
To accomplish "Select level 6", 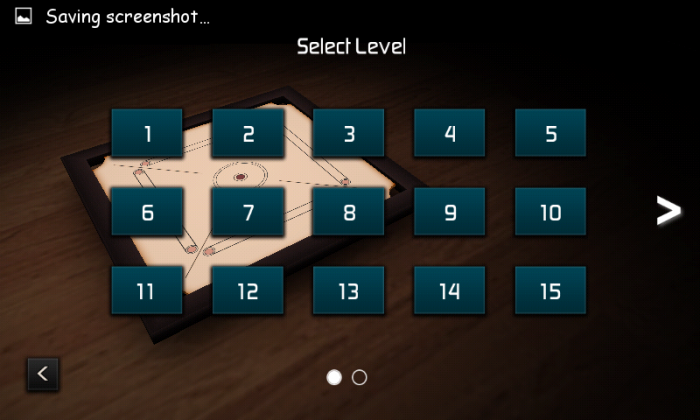I will [147, 212].
